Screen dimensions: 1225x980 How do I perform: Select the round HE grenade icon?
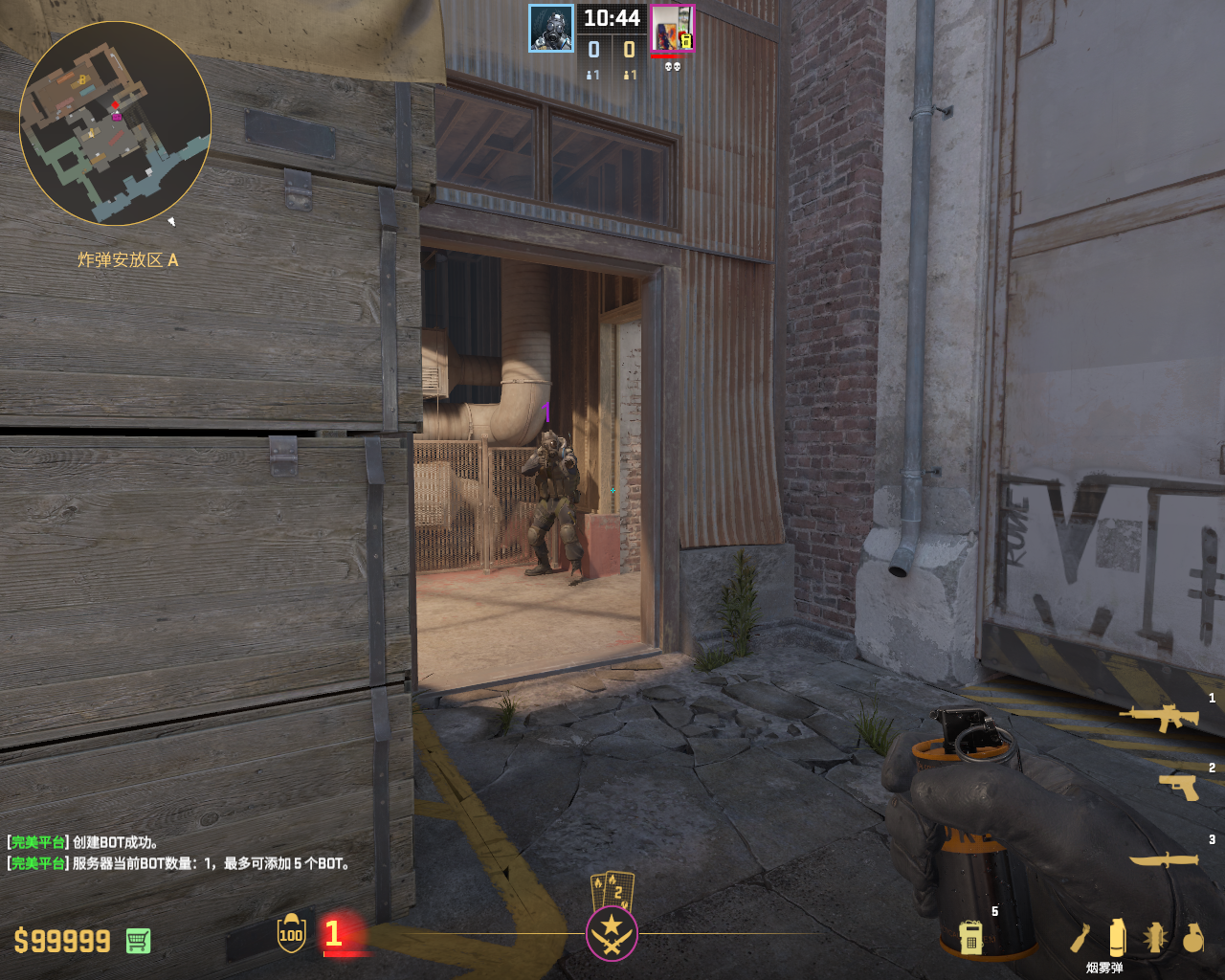1192,938
